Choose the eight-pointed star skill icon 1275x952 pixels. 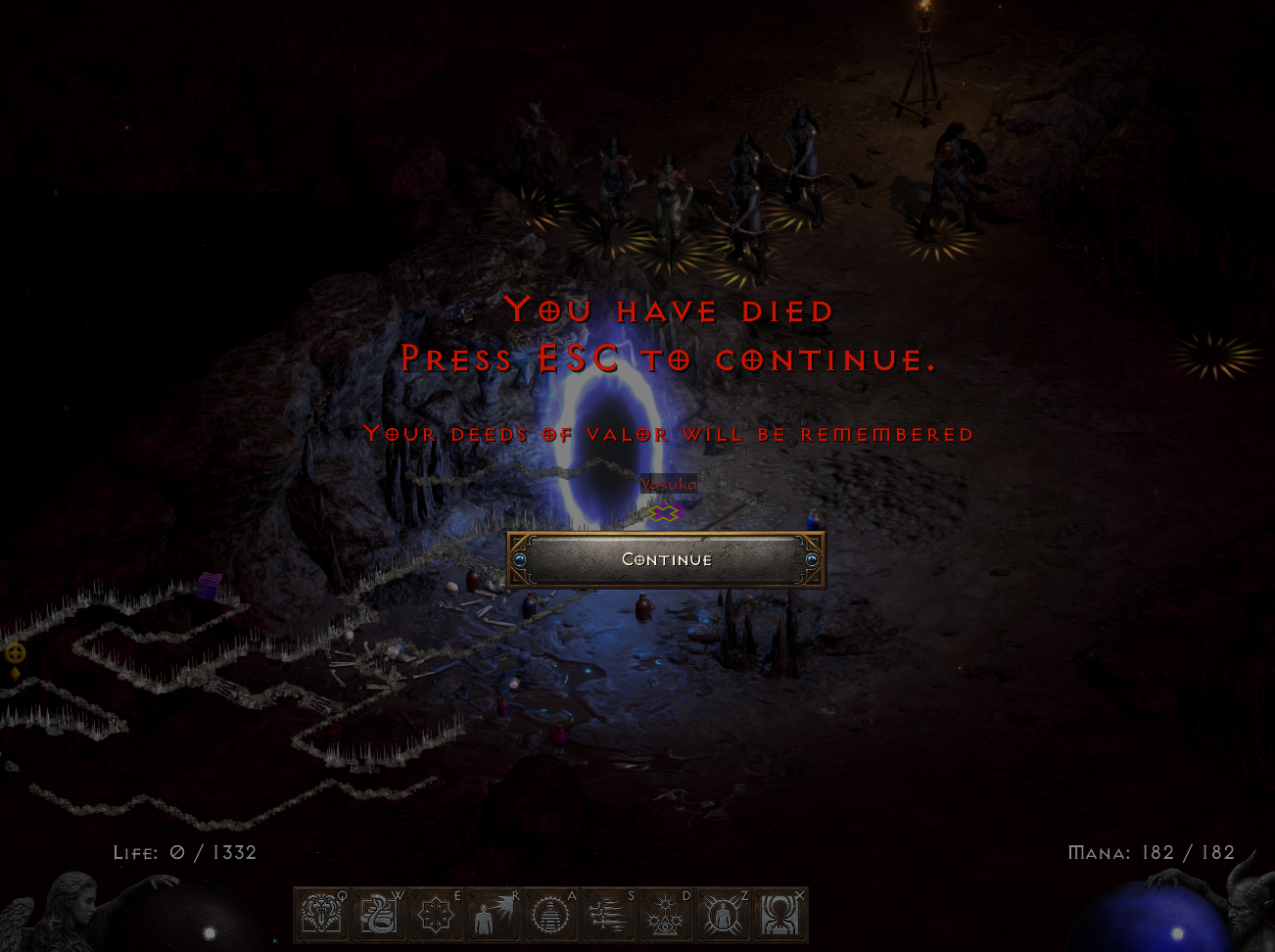point(436,916)
